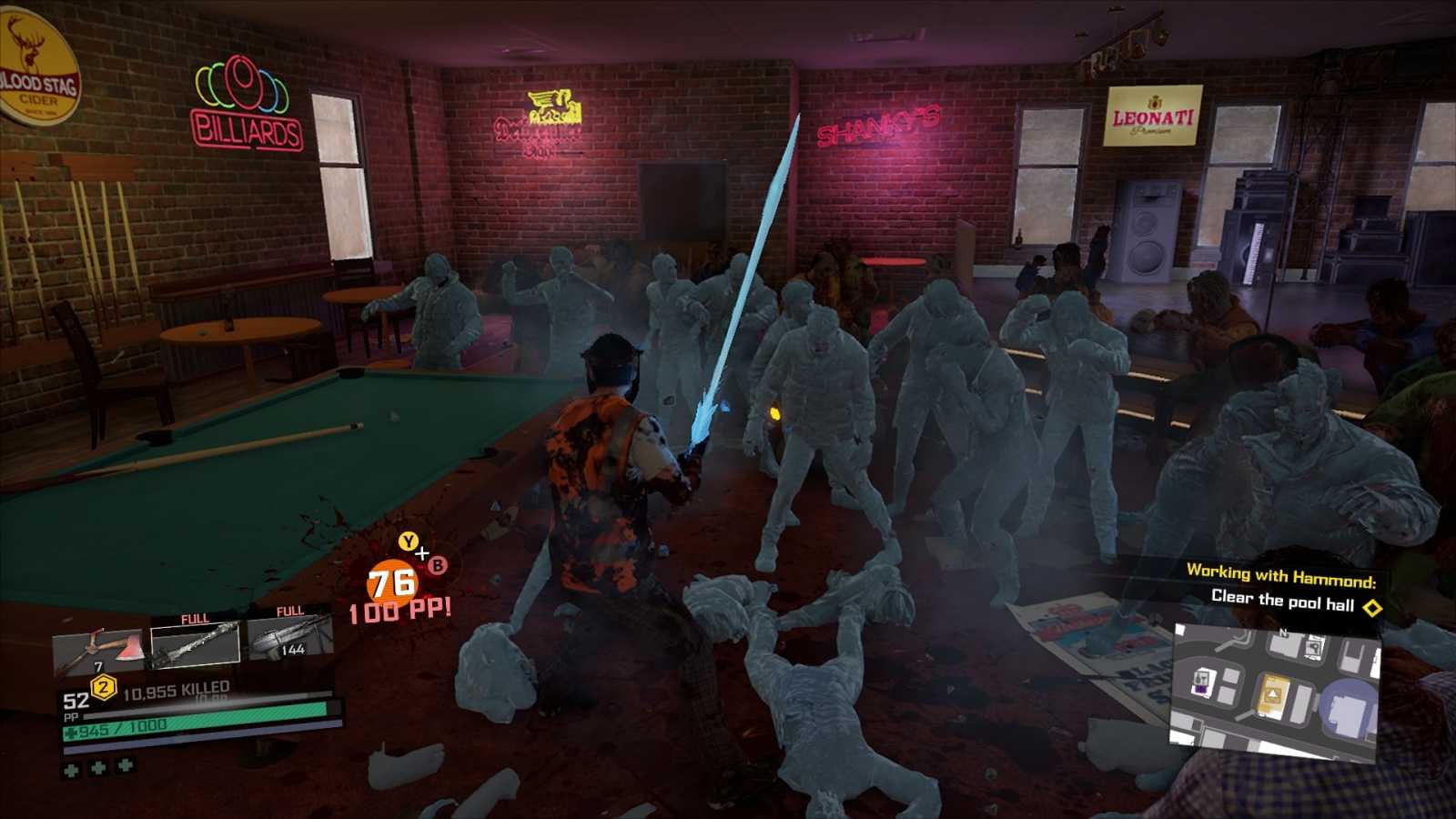Click the yellow hexagonal level badge showing 2
This screenshot has height=819, width=1456.
[x=103, y=687]
